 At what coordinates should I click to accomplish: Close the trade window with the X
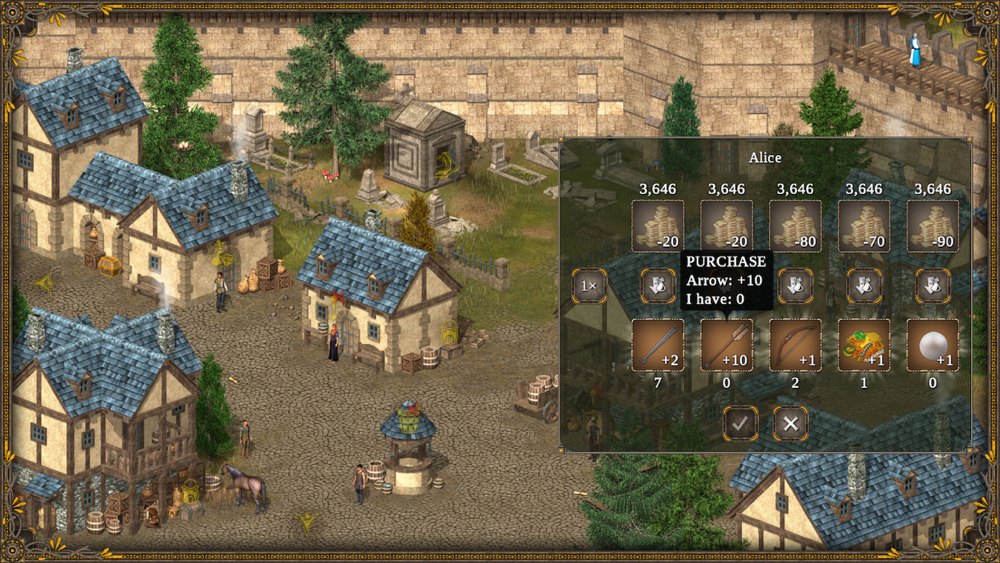(x=791, y=423)
